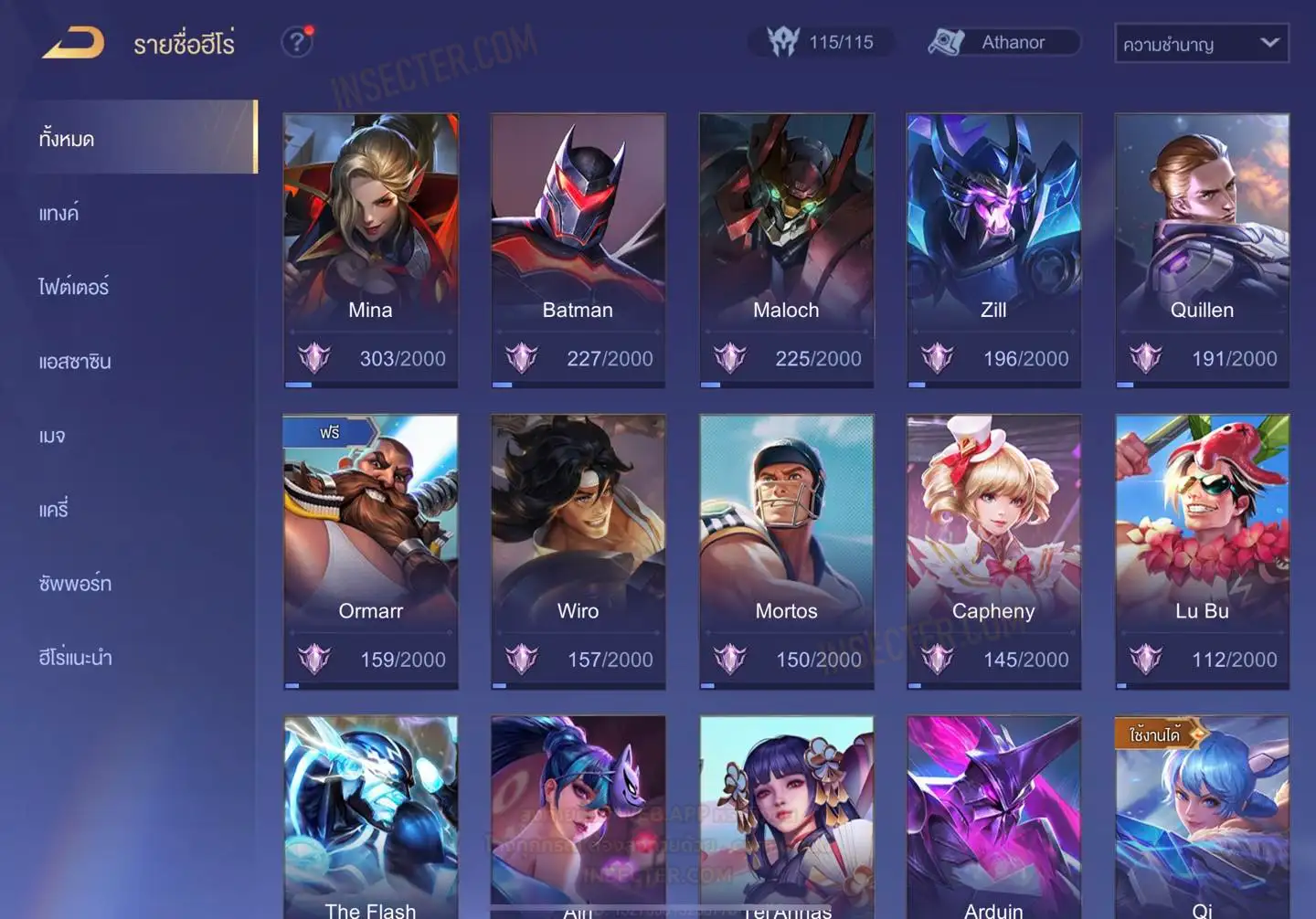Screen dimensions: 1316x919
Task: Go back using the gold arrow button
Action: pyautogui.click(x=73, y=43)
